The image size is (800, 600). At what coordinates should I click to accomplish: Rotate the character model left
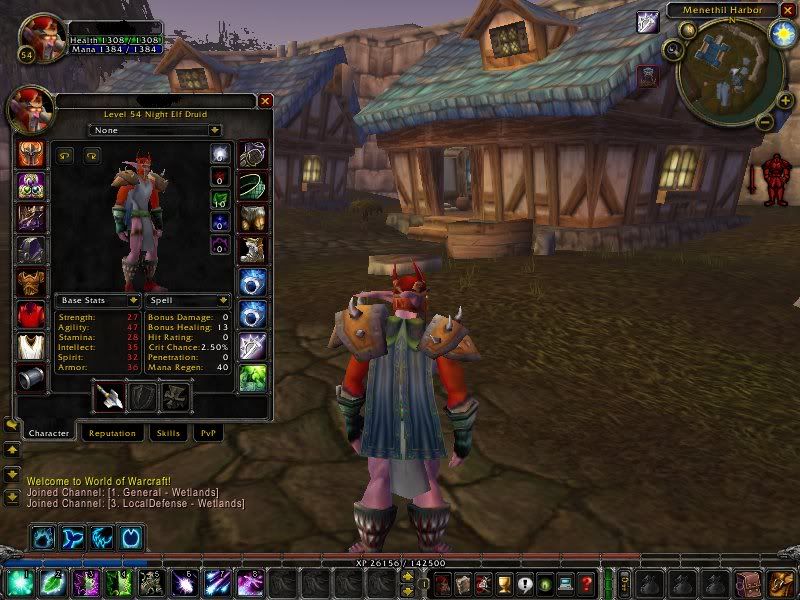67,155
